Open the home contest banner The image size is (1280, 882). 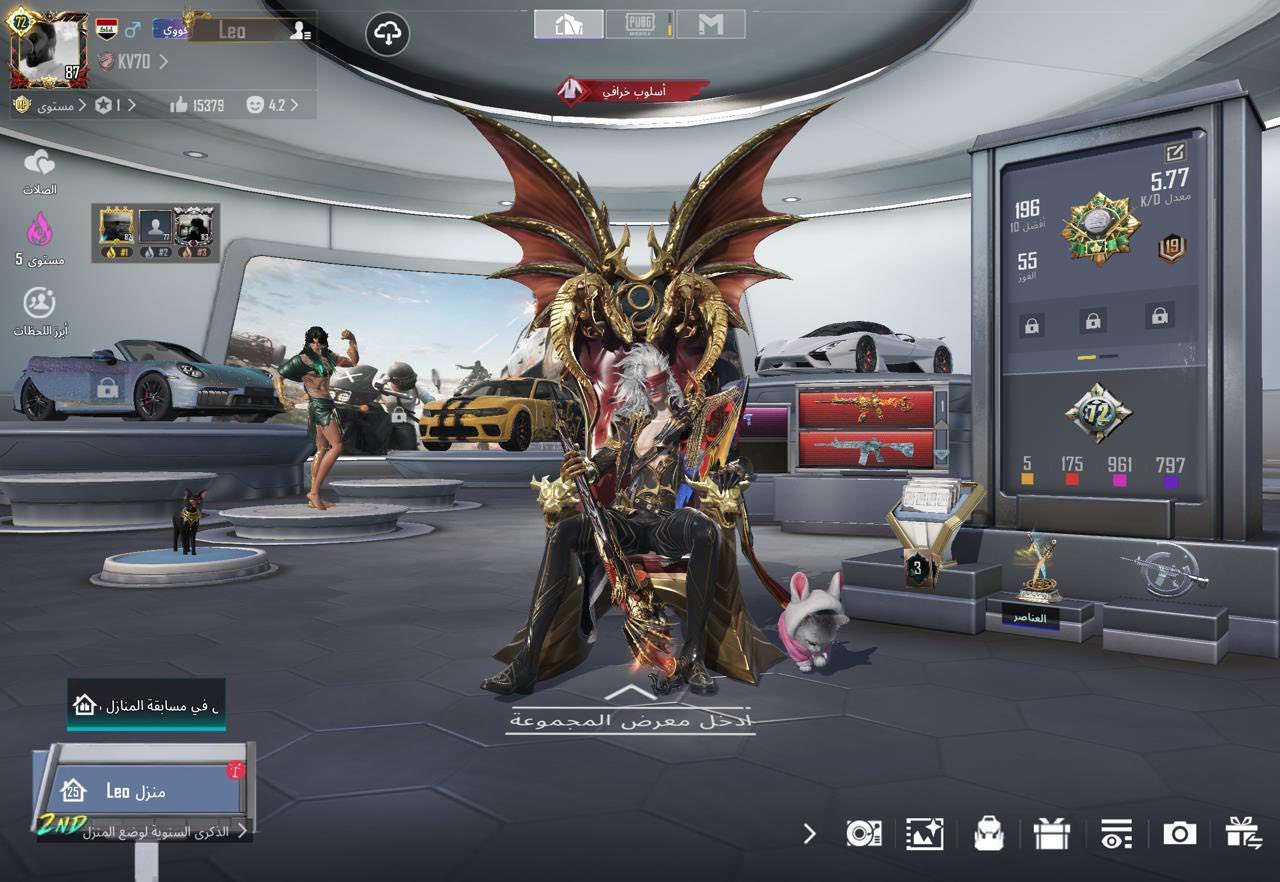click(x=146, y=705)
